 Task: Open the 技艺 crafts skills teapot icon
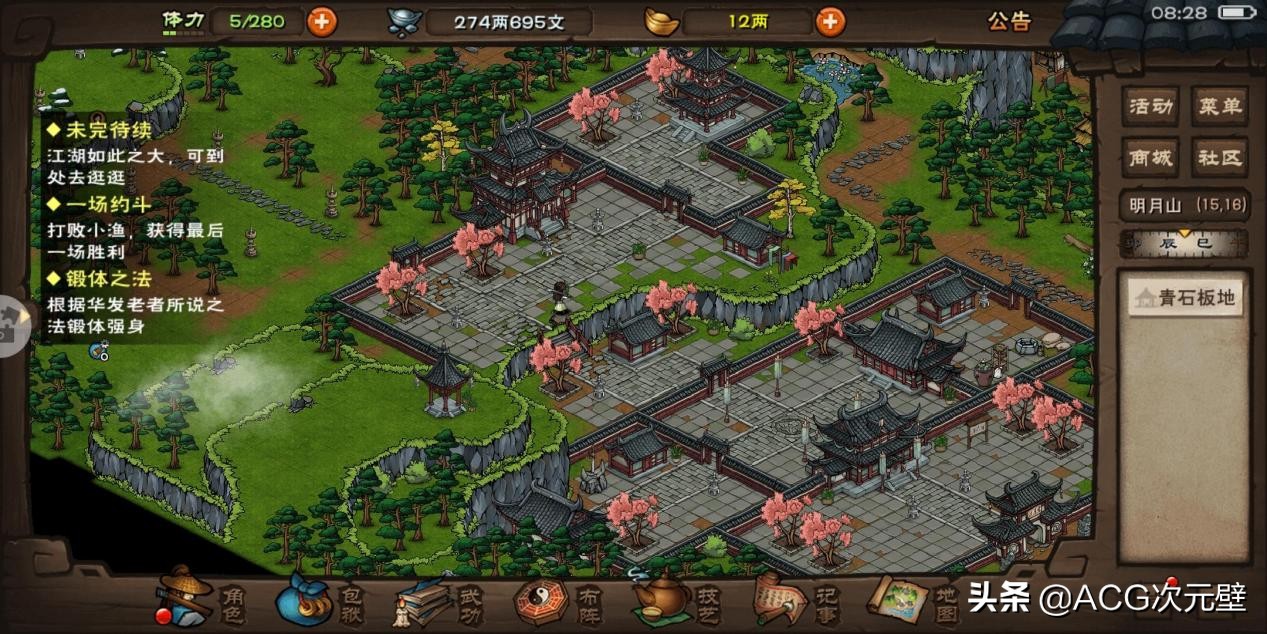[680, 600]
